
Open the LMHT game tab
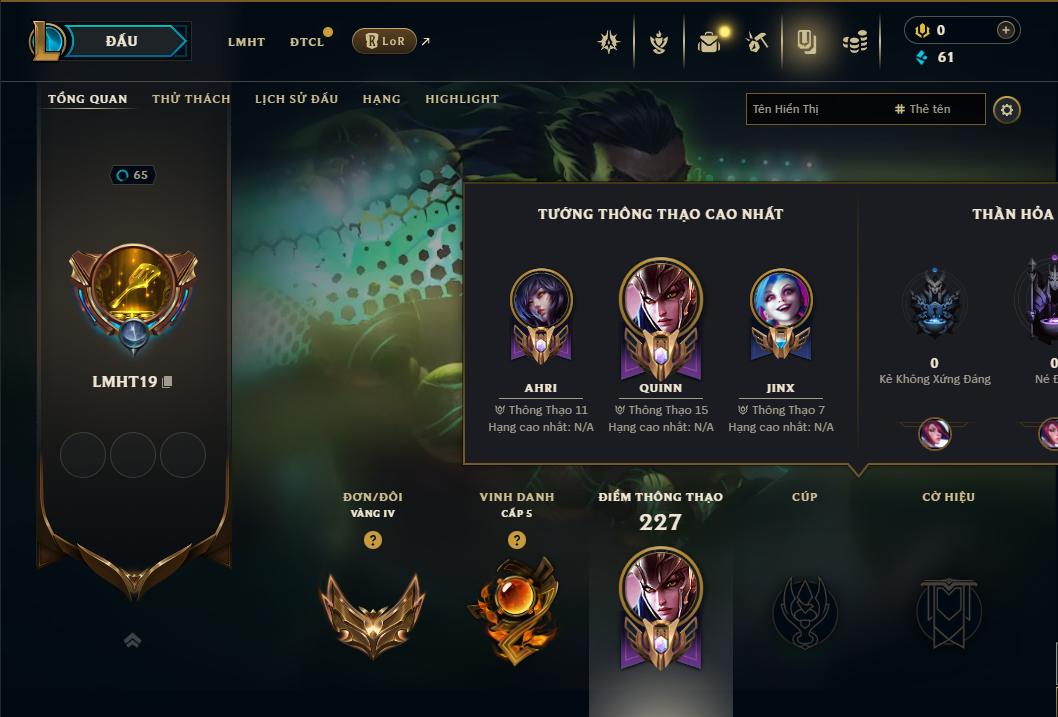click(246, 42)
